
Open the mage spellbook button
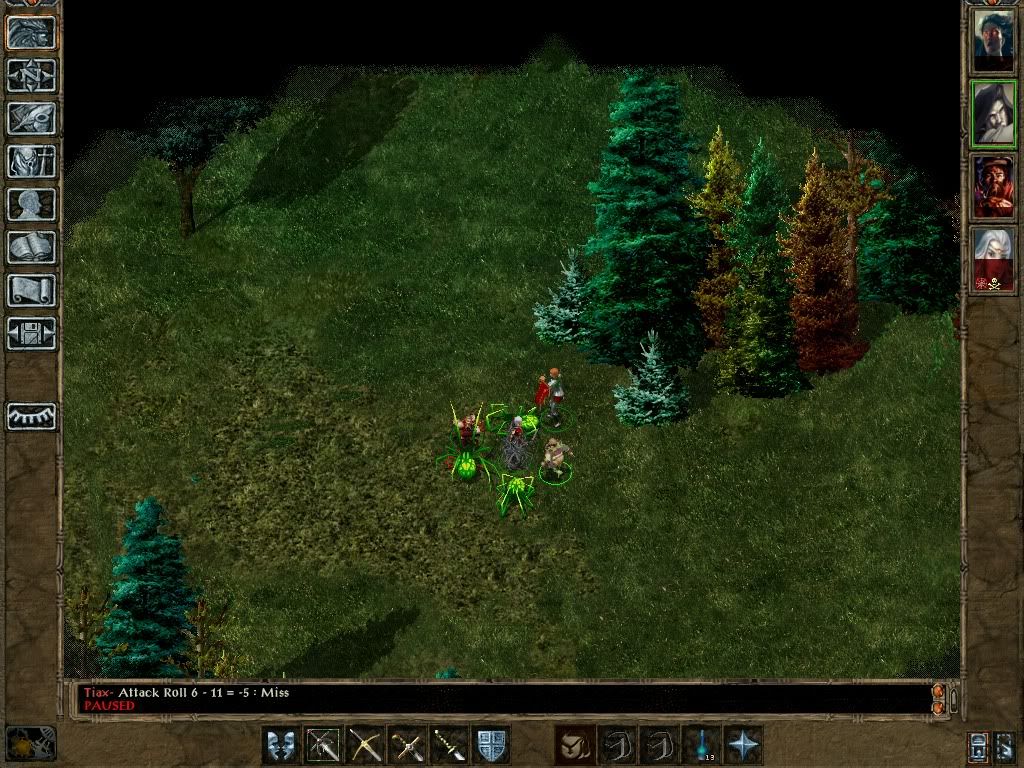[x=32, y=247]
